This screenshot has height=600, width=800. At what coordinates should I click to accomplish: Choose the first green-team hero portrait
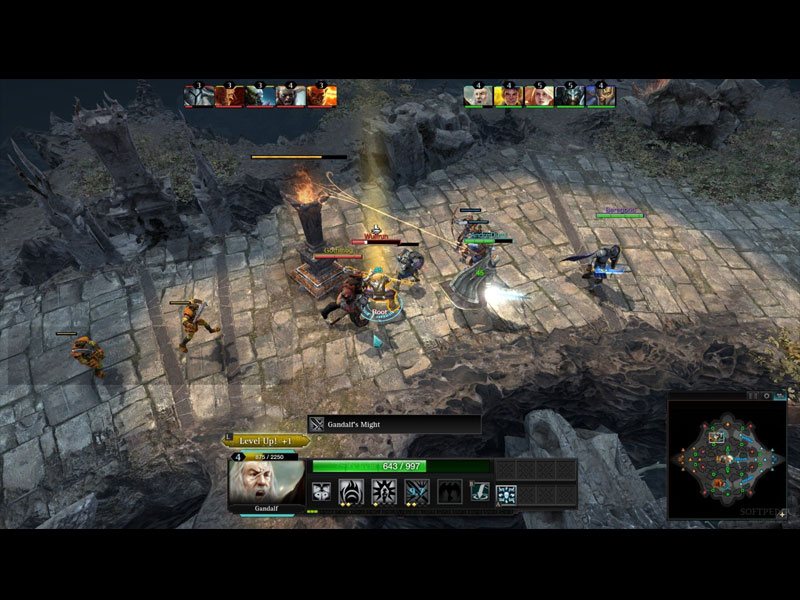click(x=479, y=96)
